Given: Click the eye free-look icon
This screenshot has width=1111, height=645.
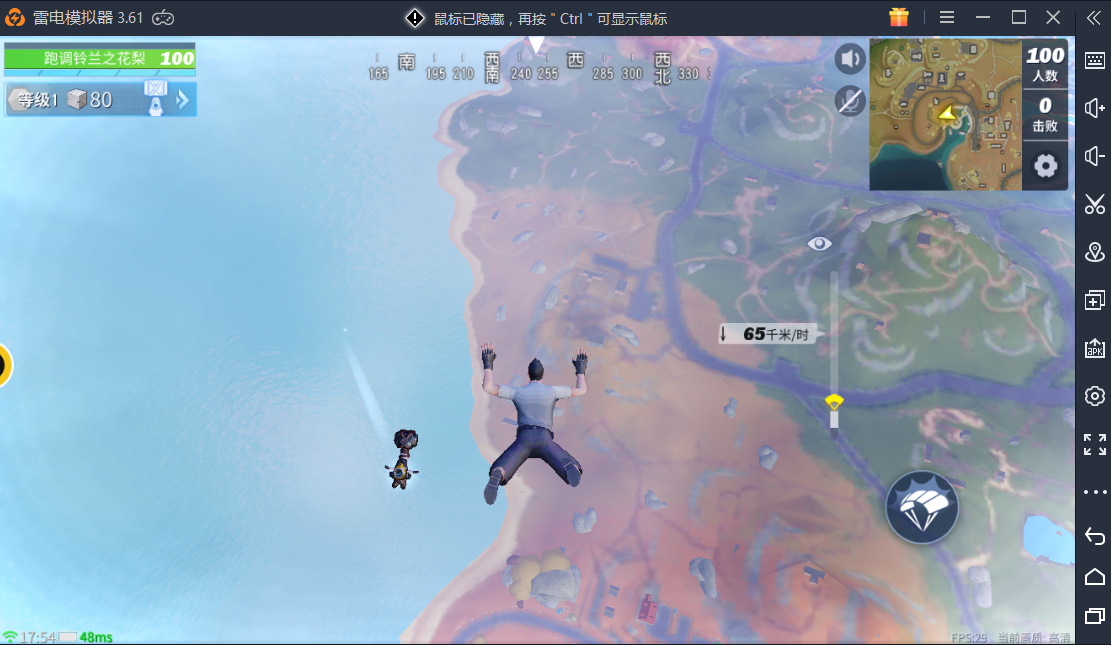Looking at the screenshot, I should 820,243.
